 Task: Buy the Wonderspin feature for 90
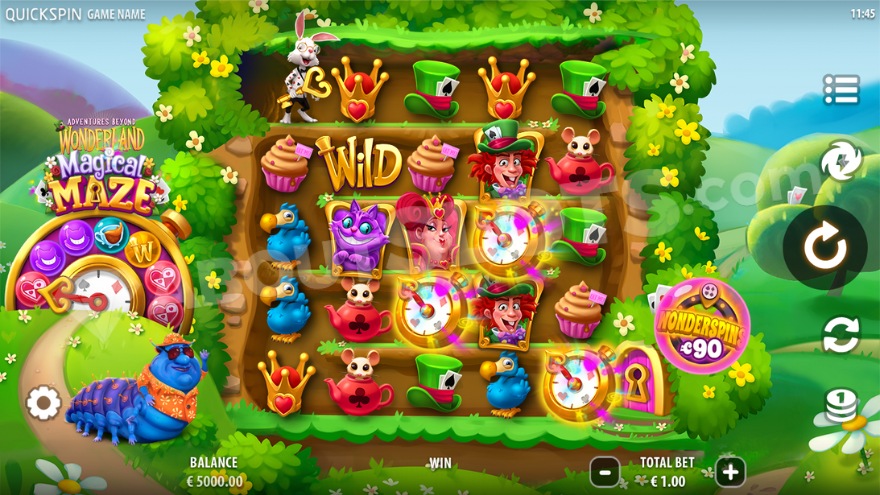(x=701, y=327)
